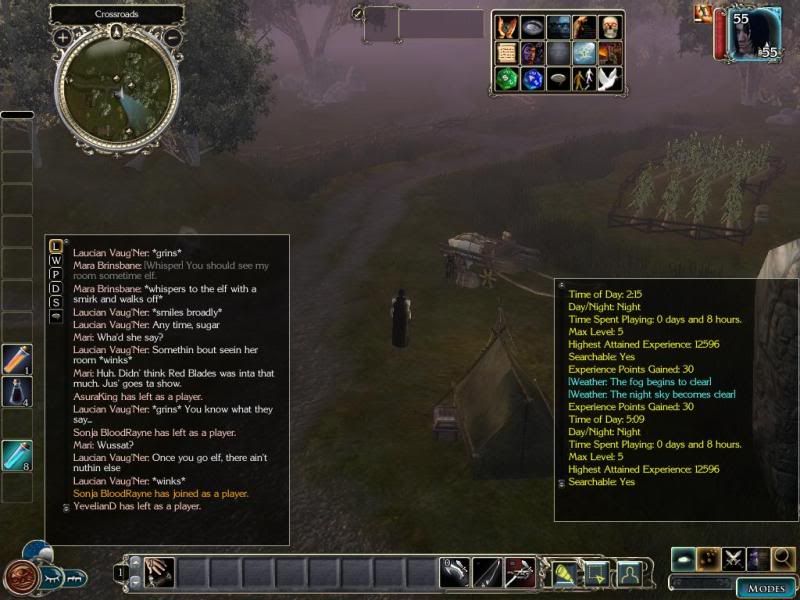Use the cyan potion in the side quickbar

(17, 455)
